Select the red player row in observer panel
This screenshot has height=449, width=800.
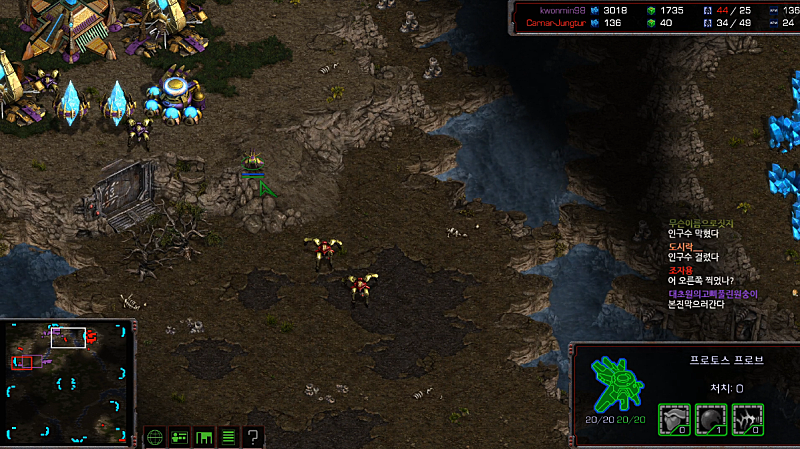coord(560,22)
